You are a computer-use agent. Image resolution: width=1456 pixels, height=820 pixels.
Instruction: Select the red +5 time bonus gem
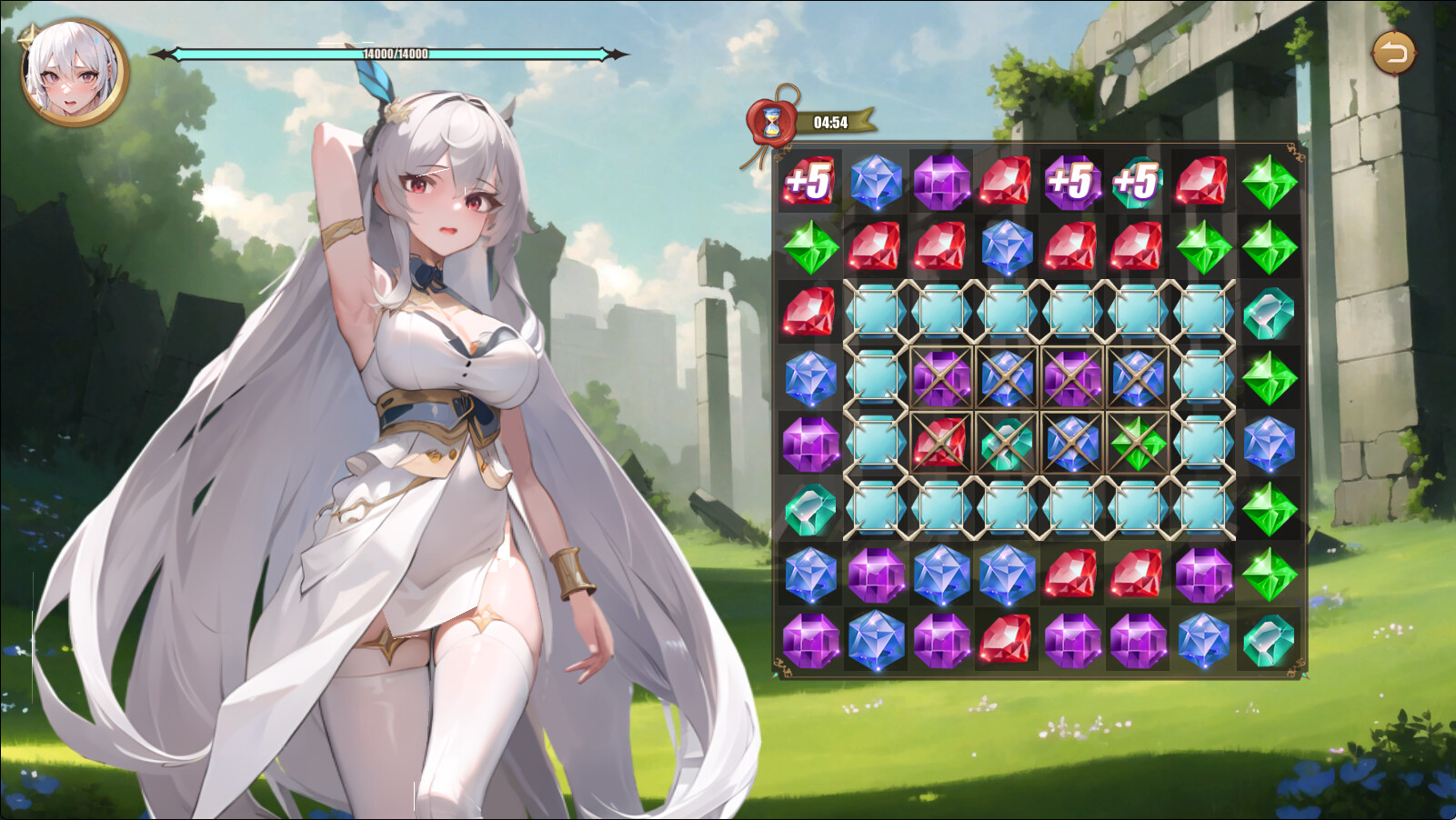tap(809, 185)
